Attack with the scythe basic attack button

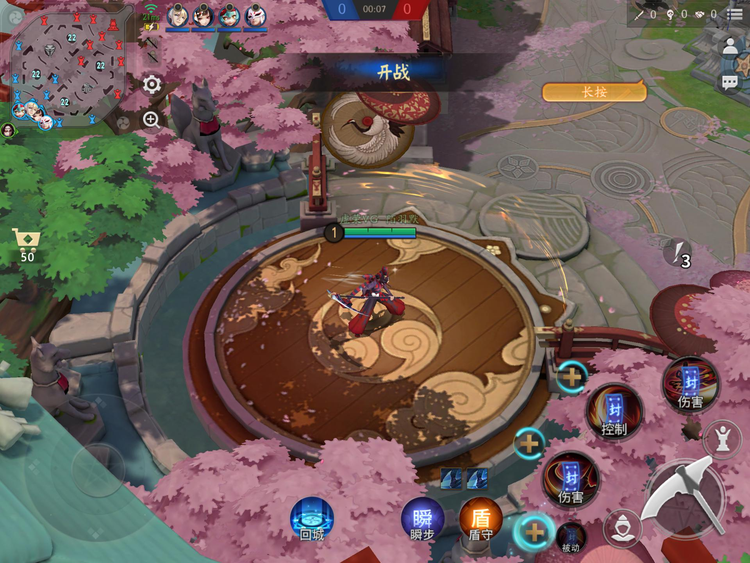tap(684, 497)
